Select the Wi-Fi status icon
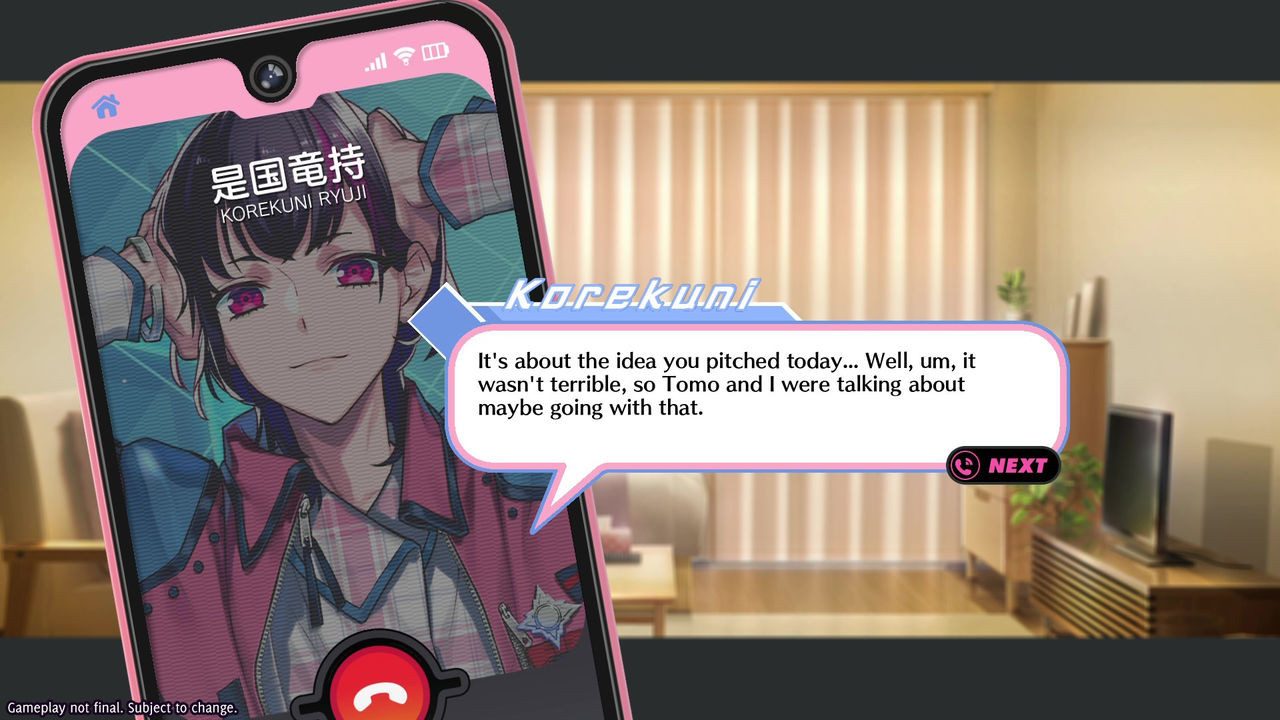This screenshot has width=1280, height=720. pyautogui.click(x=404, y=58)
